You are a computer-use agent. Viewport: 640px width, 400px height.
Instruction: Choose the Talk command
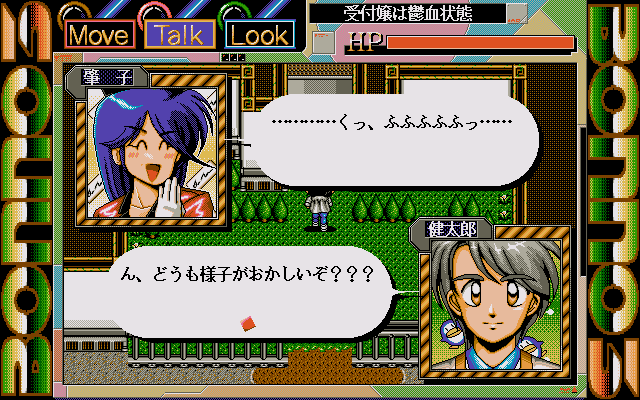[x=181, y=34]
